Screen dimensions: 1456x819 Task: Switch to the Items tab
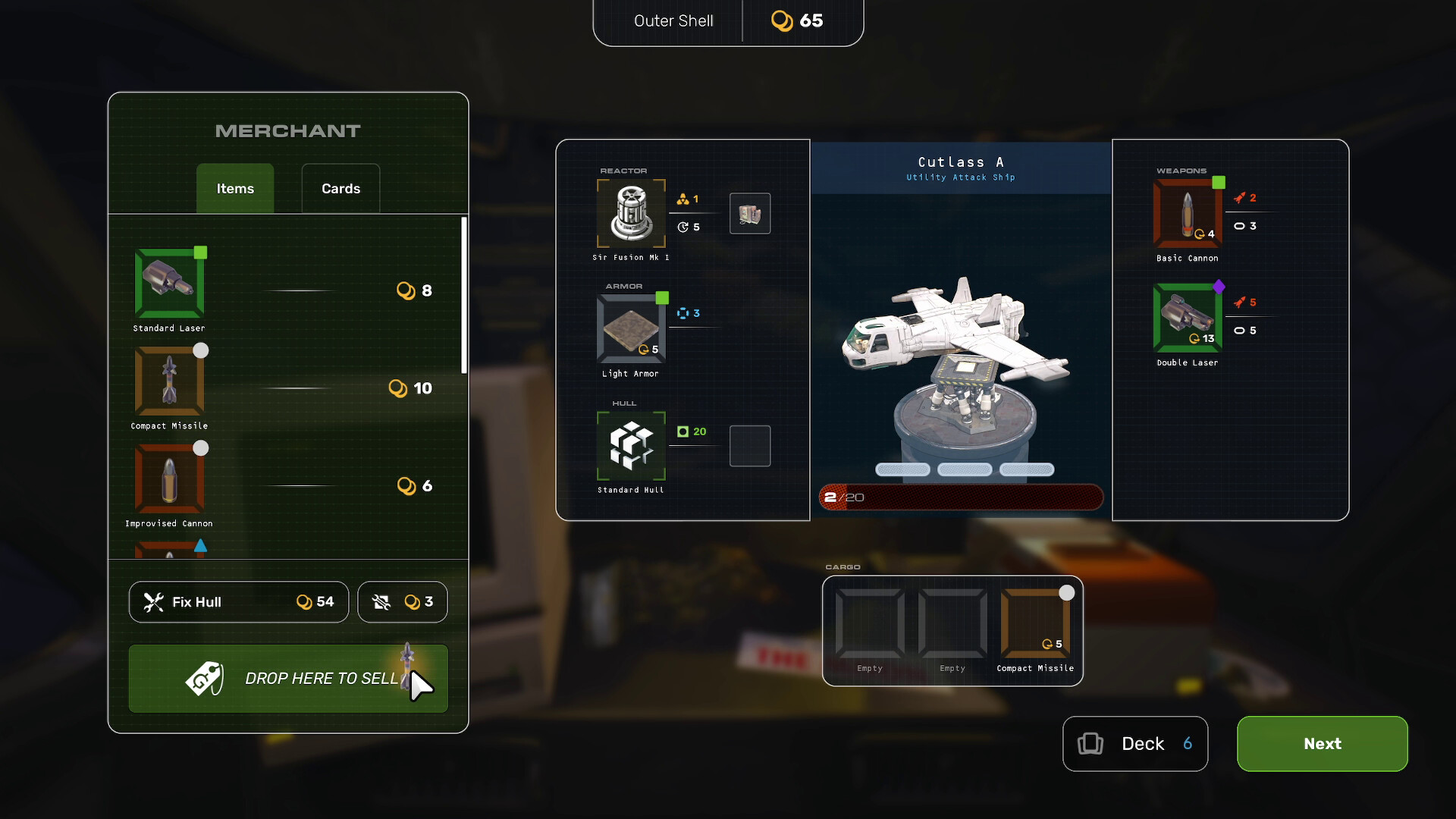[x=234, y=188]
